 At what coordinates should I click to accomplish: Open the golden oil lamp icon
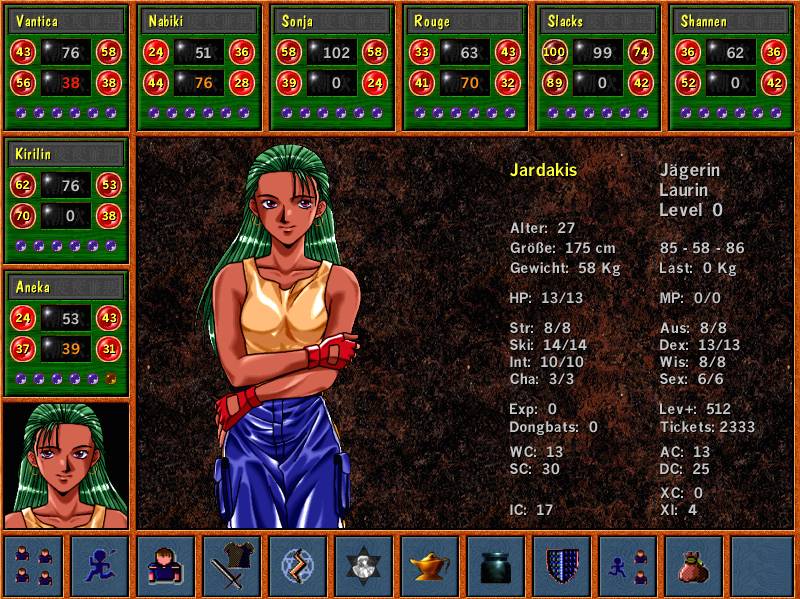[x=430, y=565]
